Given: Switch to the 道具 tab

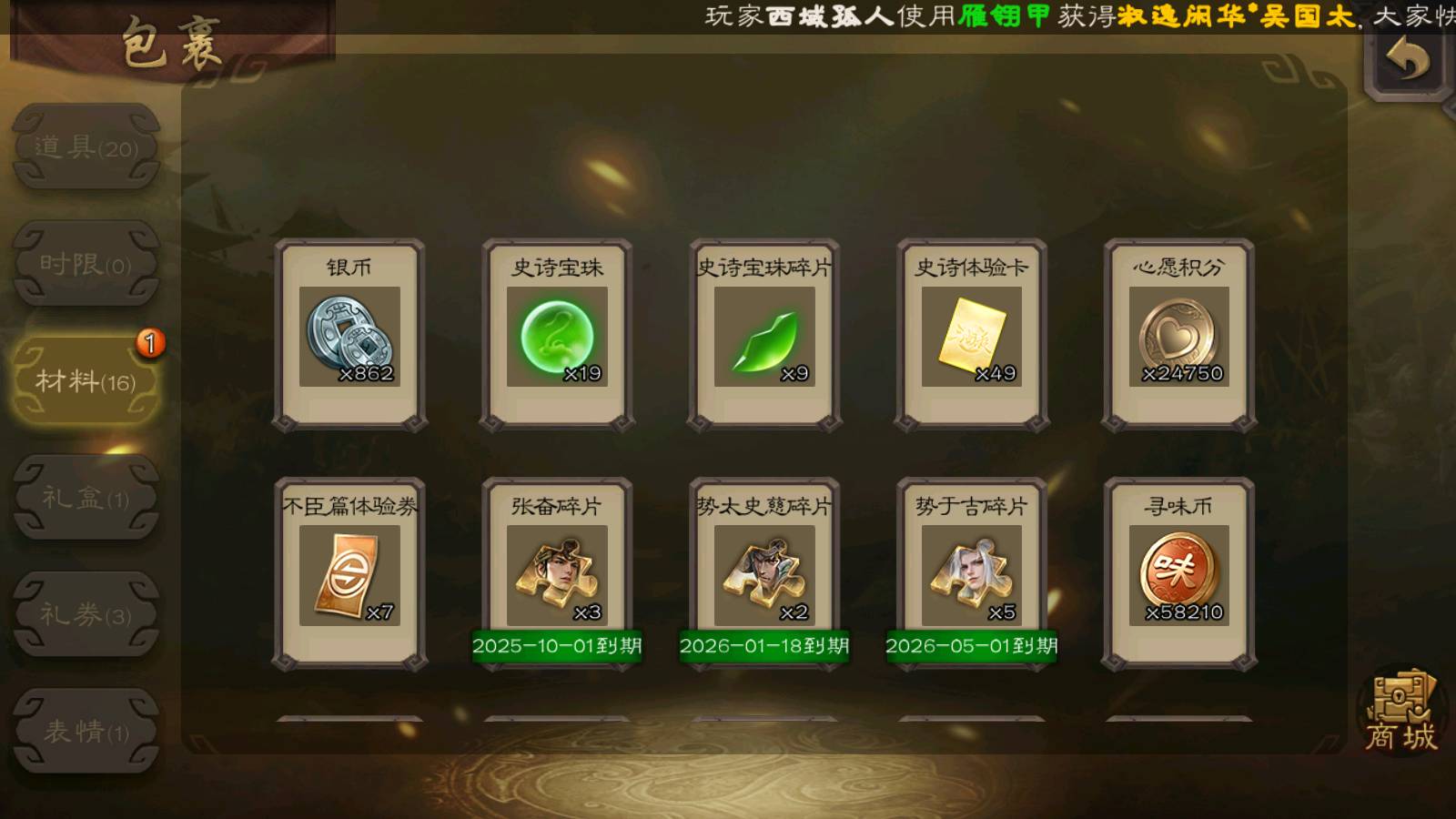Looking at the screenshot, I should point(86,147).
